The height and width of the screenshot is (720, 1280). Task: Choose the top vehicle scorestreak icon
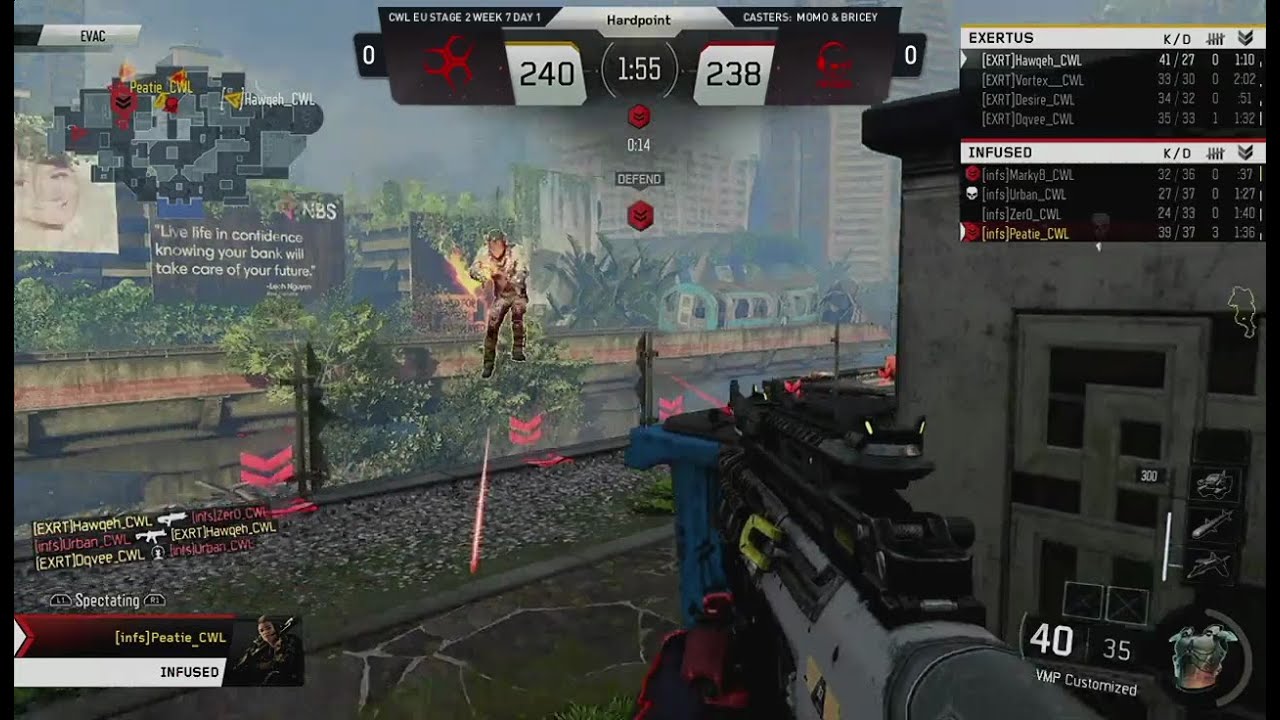1214,483
